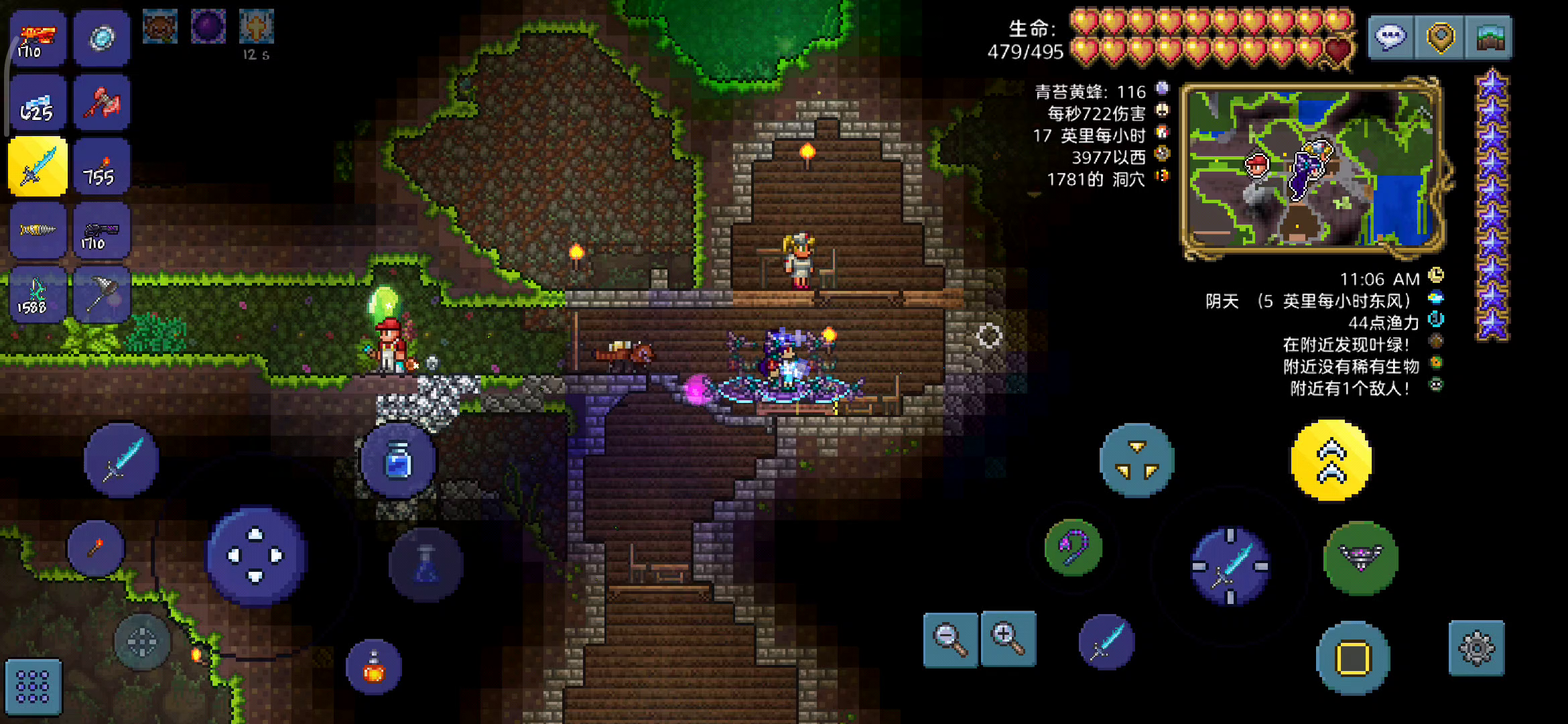Select the highlighted sword hotbar slot

pos(38,166)
